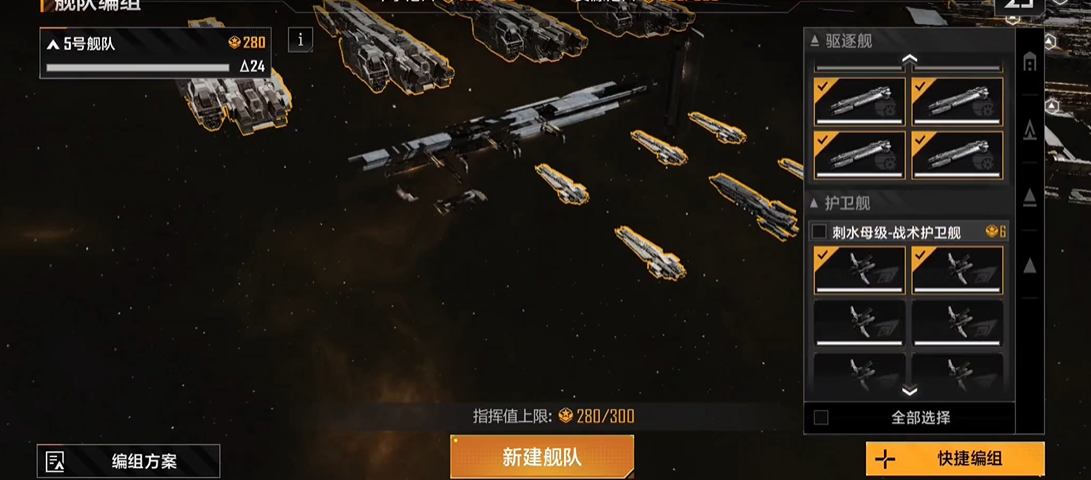
Task: Show fleet info via the i button
Action: (301, 39)
